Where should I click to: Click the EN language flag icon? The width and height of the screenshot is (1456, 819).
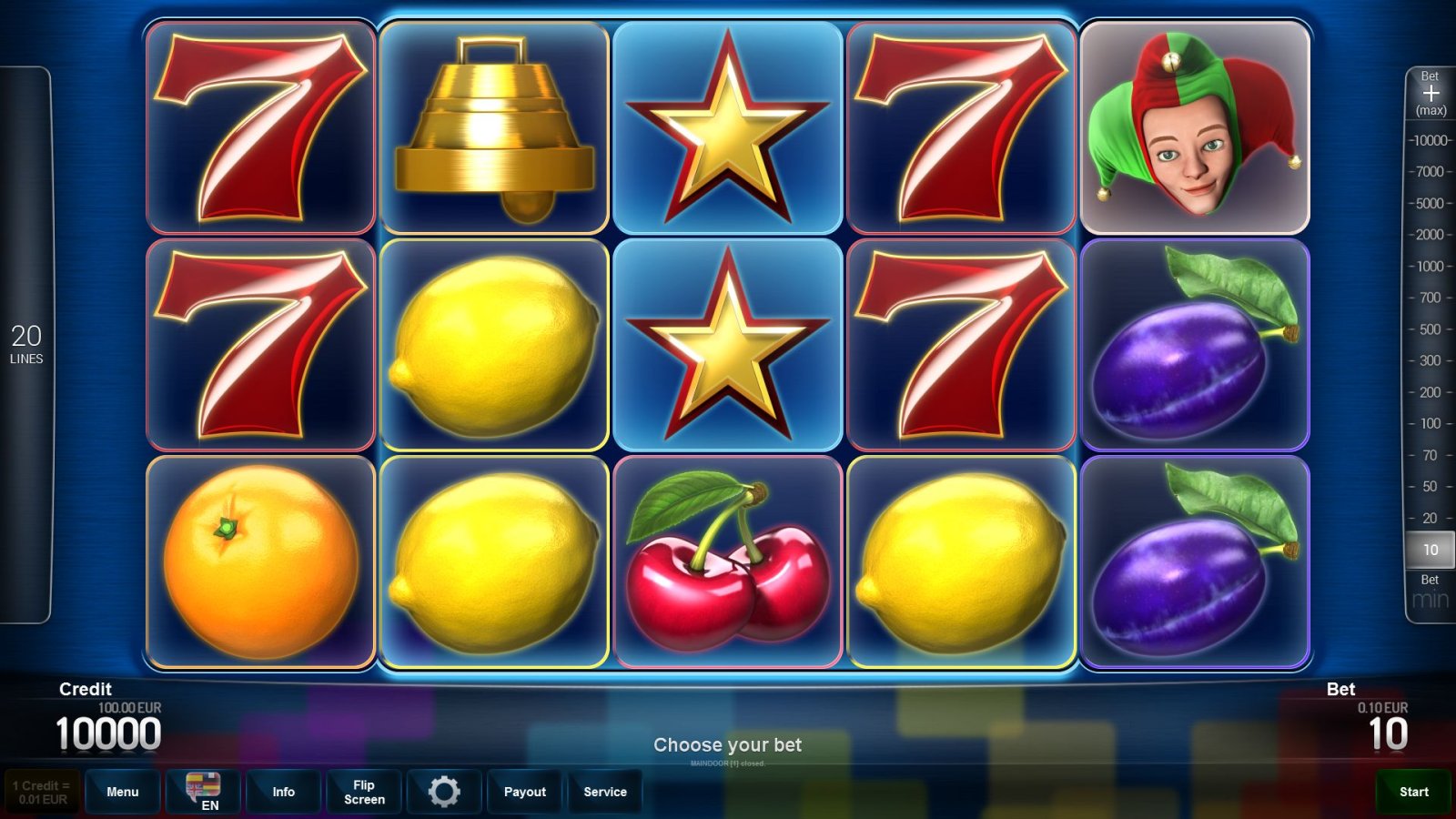pyautogui.click(x=204, y=792)
